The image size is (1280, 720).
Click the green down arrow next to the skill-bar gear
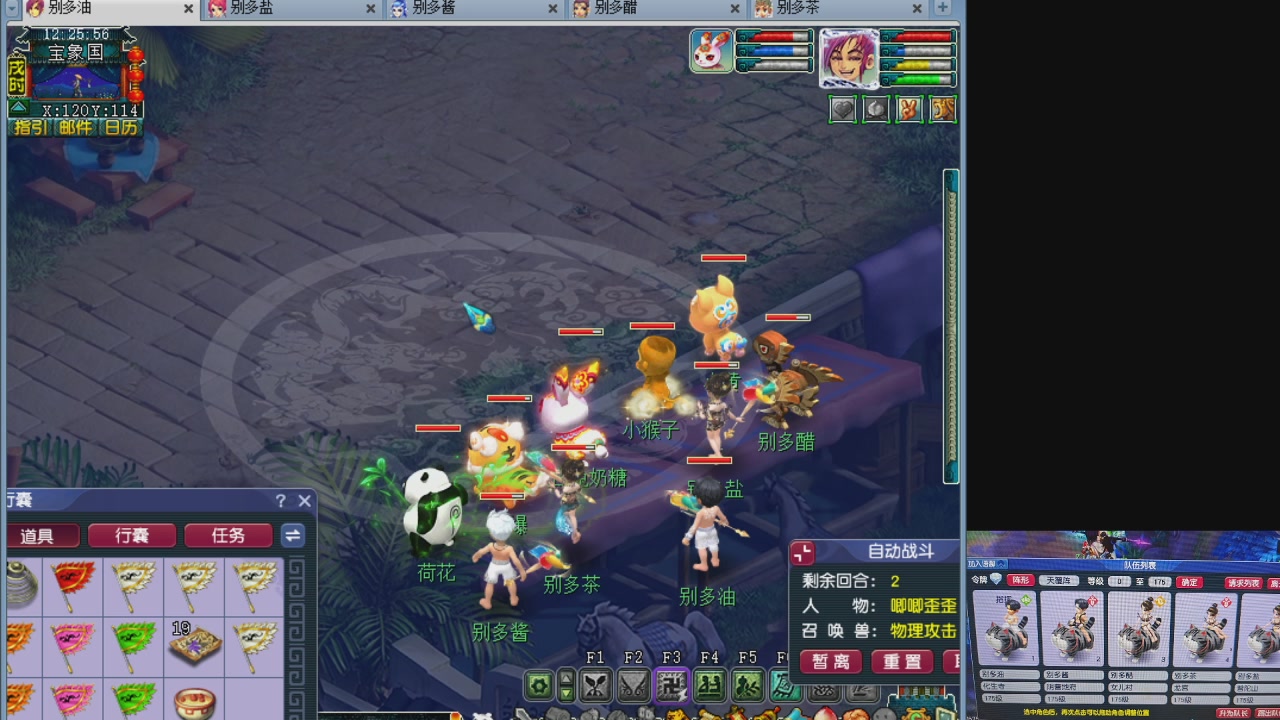click(x=565, y=693)
